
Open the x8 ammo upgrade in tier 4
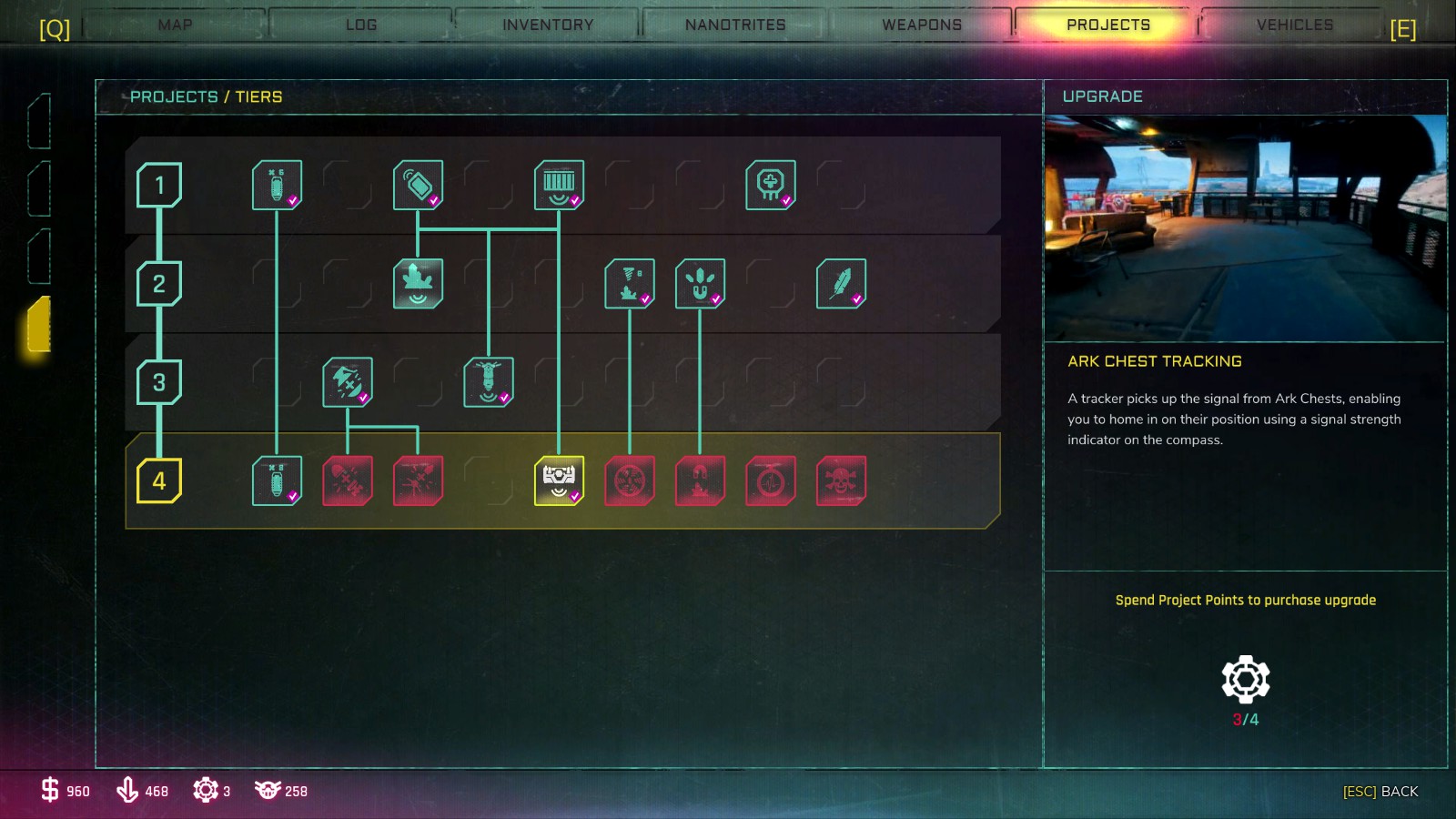coord(278,480)
